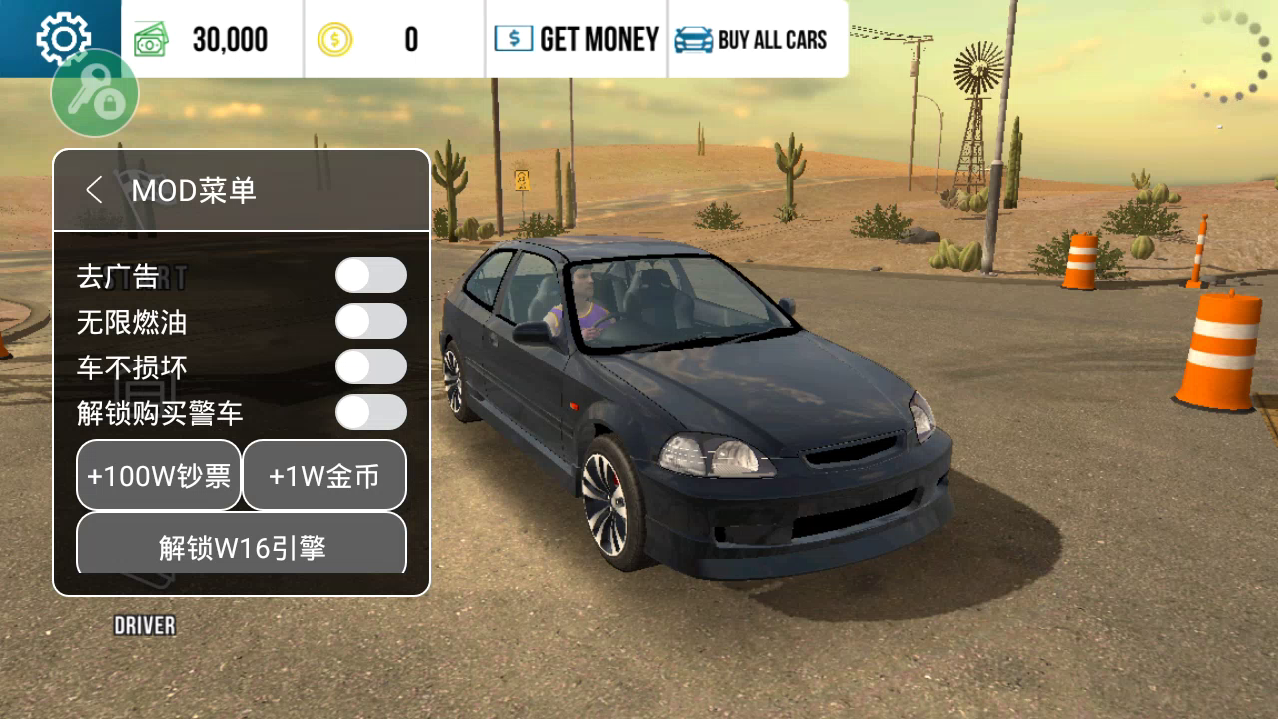Toggle the 去广告 switch
This screenshot has width=1278, height=719.
pyautogui.click(x=370, y=275)
